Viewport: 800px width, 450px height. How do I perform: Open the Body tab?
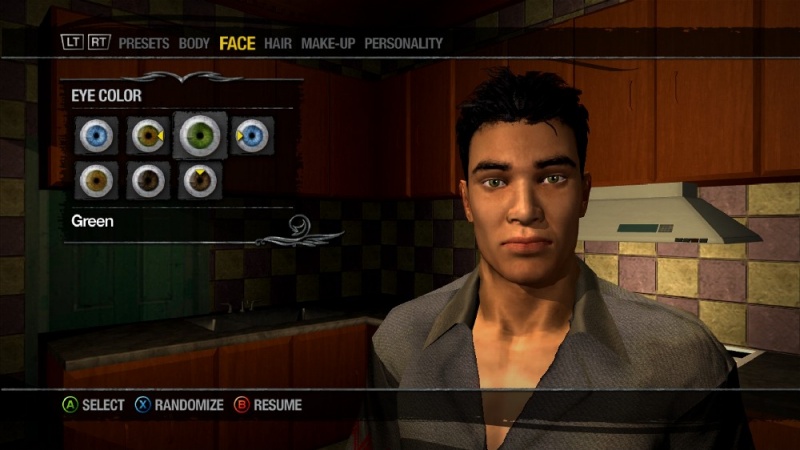click(x=194, y=43)
